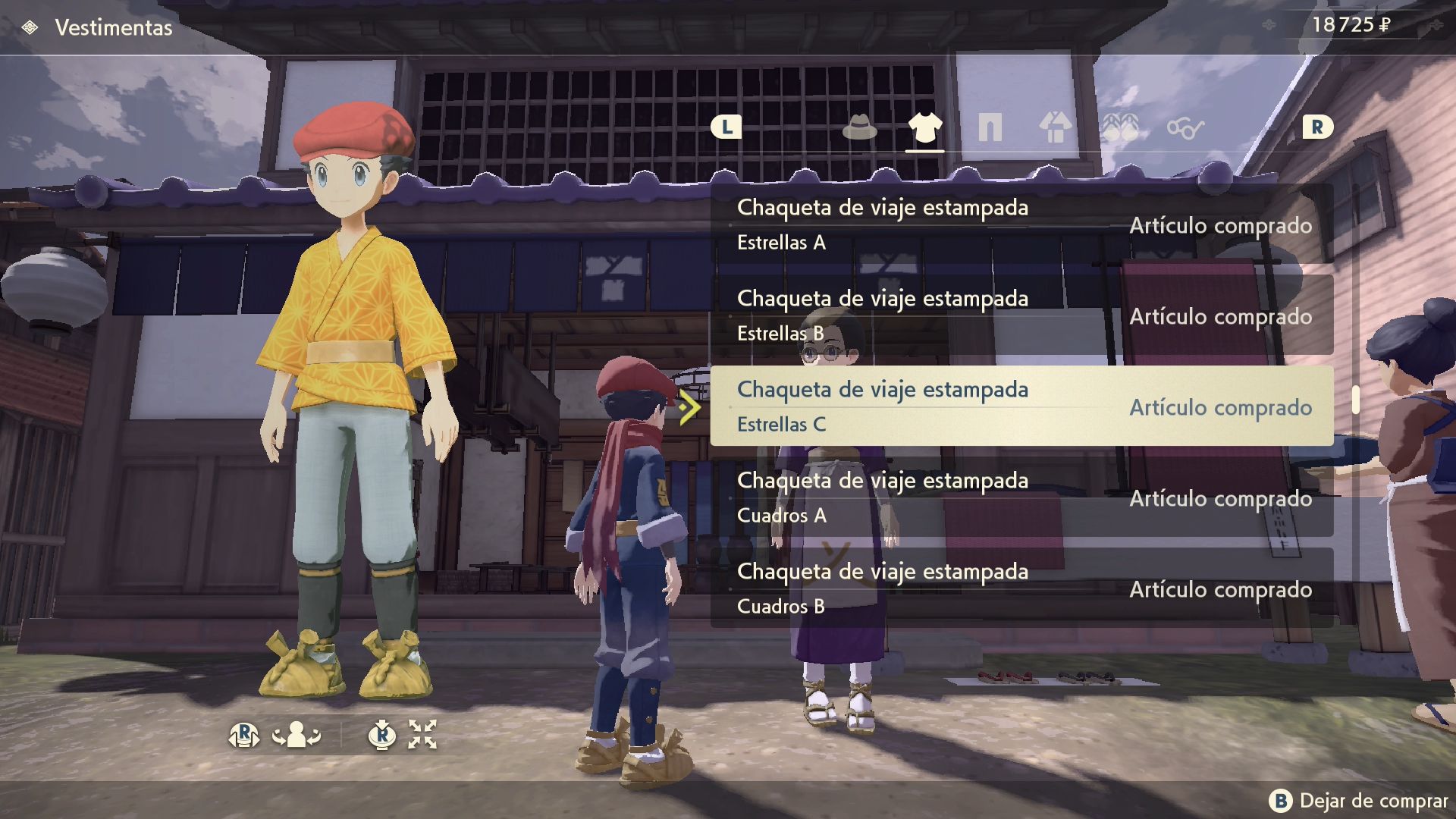1456x819 pixels.
Task: Open the sandals footwear tab
Action: (1120, 127)
